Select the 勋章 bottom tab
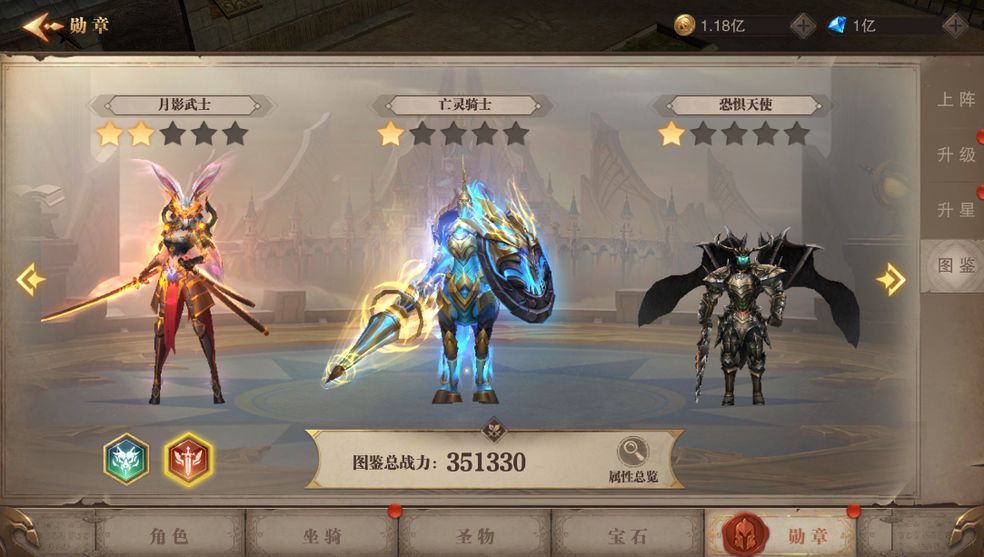This screenshot has height=557, width=984. coord(782,535)
